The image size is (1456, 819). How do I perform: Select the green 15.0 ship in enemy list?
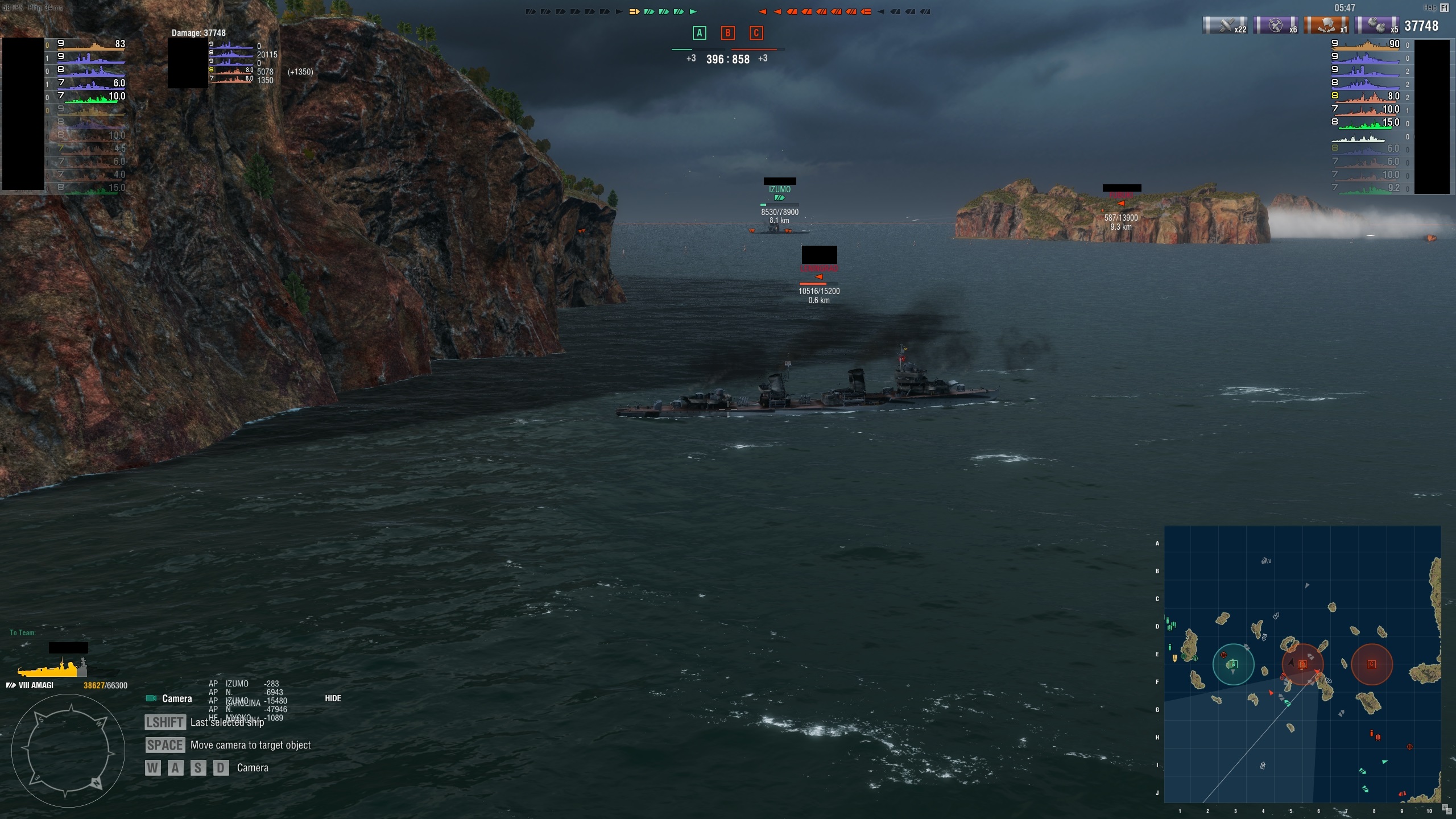click(1365, 123)
